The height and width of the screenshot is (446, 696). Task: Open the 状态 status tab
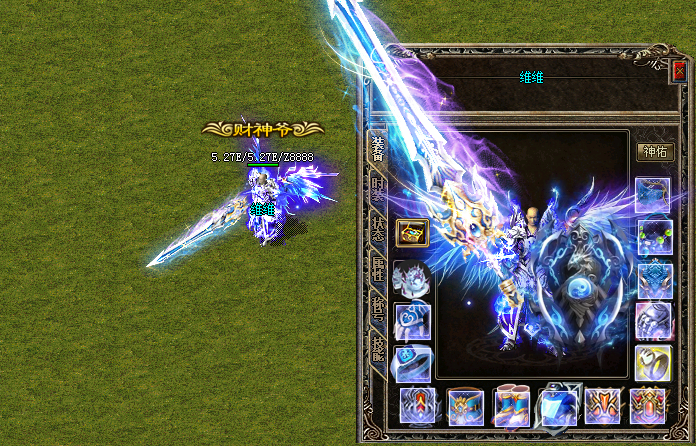(x=377, y=228)
